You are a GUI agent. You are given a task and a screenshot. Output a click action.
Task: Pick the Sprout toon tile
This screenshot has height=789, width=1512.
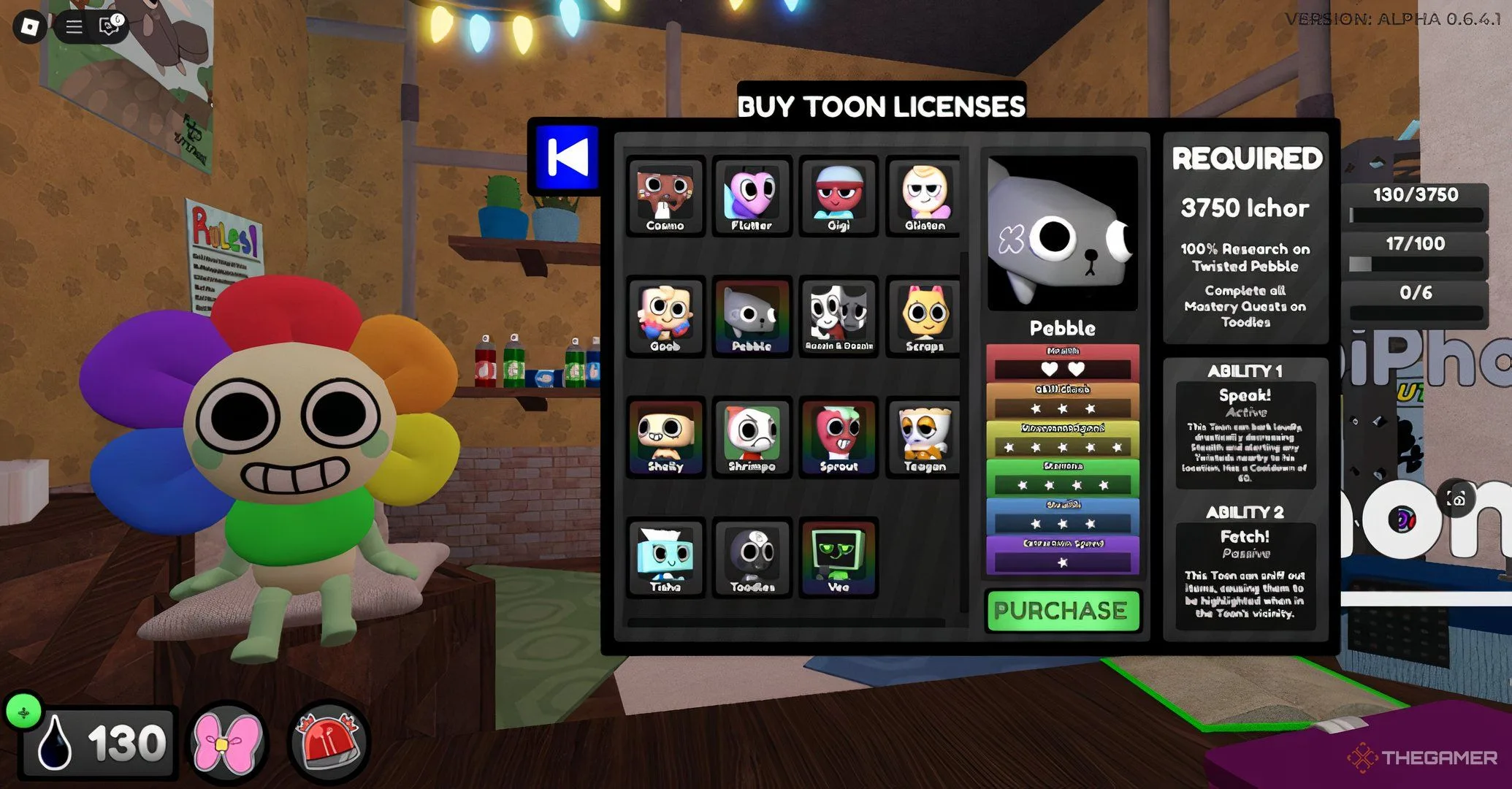838,437
